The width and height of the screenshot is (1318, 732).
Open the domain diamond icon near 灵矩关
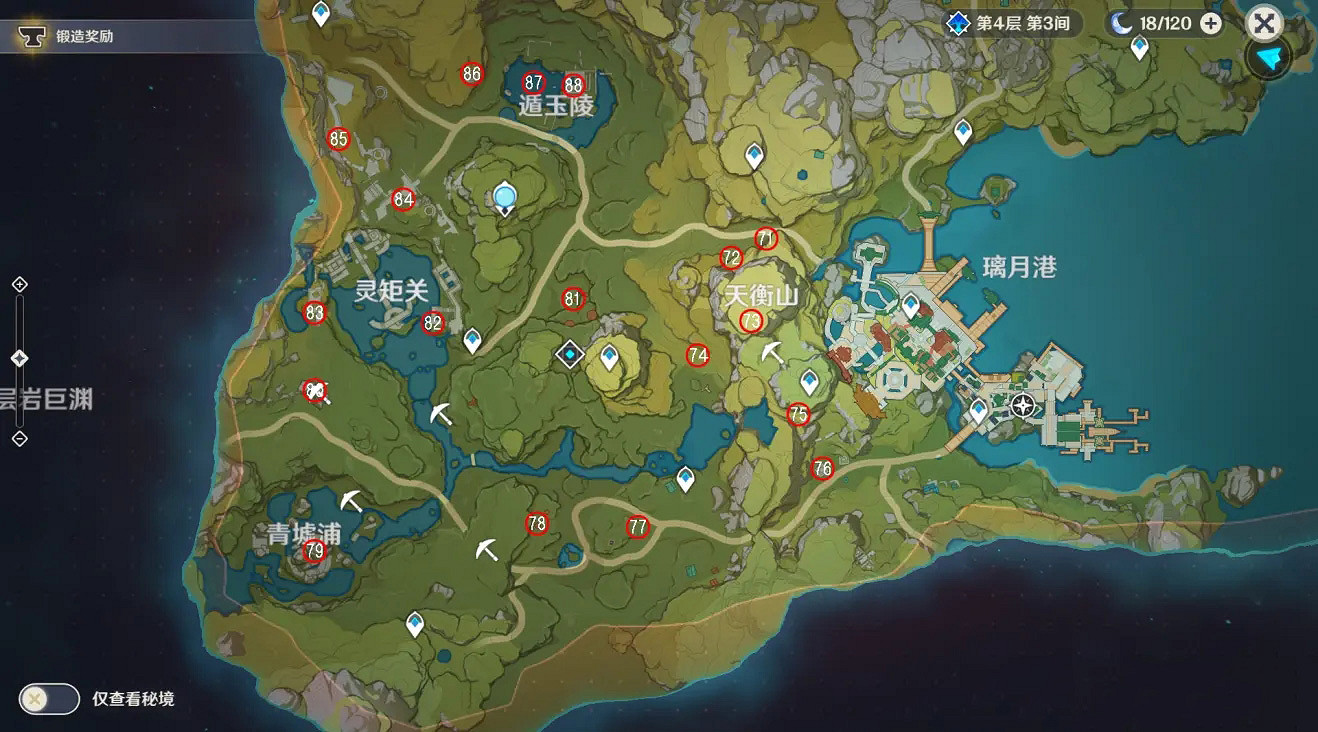pyautogui.click(x=569, y=352)
